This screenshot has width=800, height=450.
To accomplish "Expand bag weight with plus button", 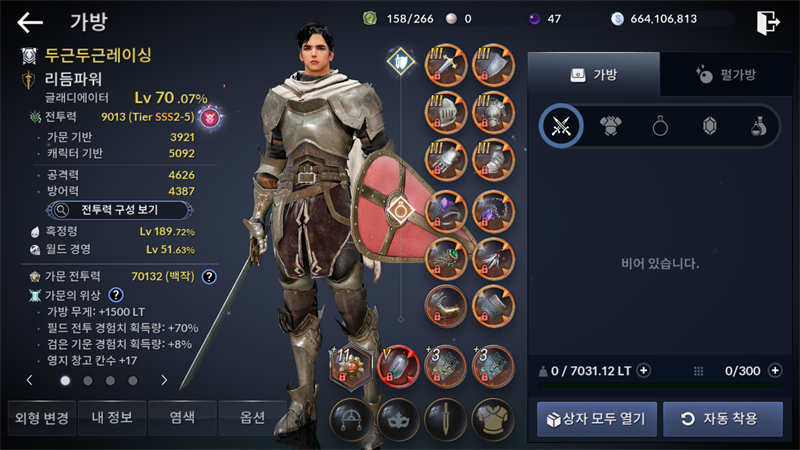I will [643, 370].
